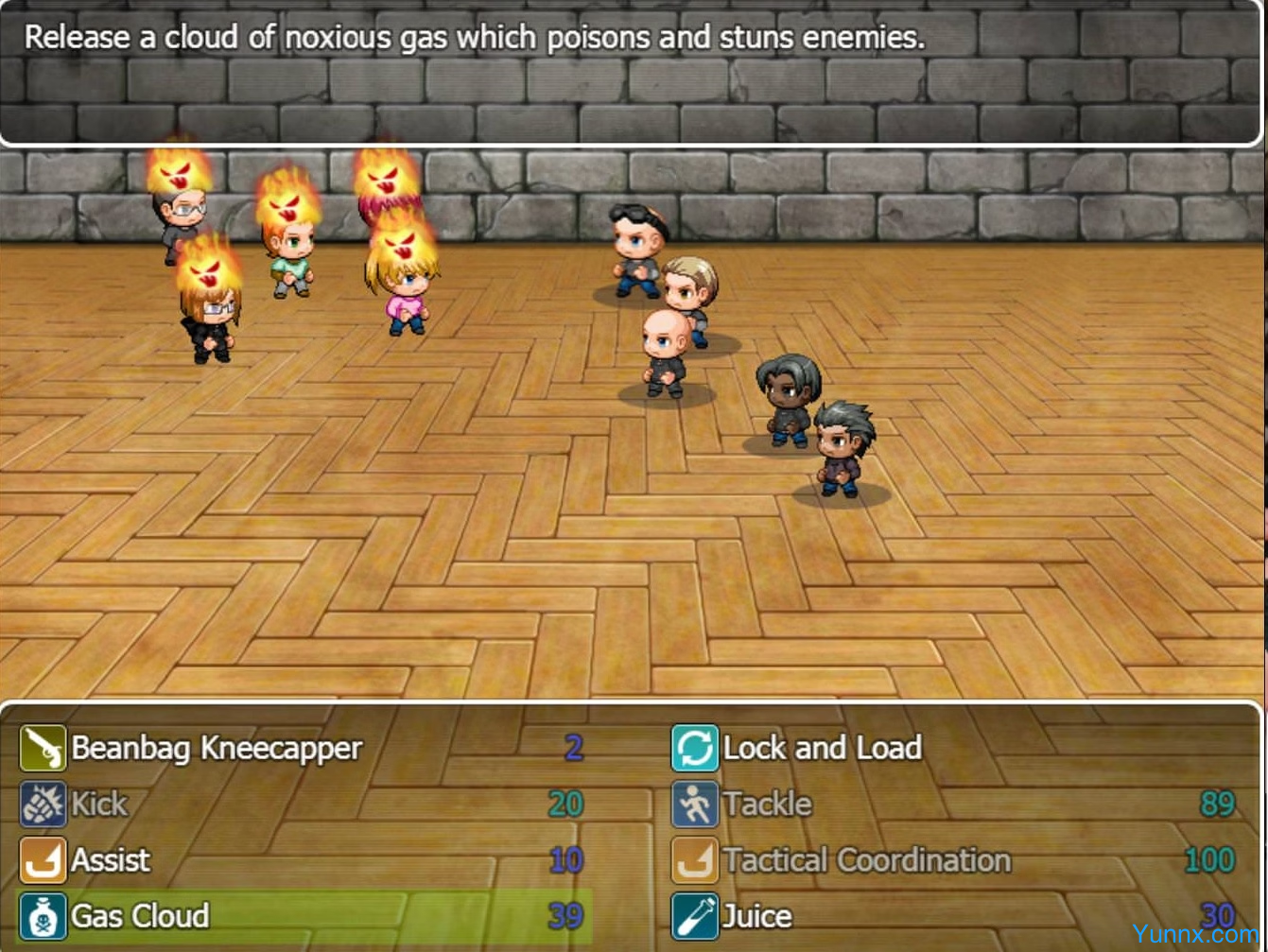1268x952 pixels.
Task: Select the Beanbag Kneecapper skill
Action: tap(216, 749)
